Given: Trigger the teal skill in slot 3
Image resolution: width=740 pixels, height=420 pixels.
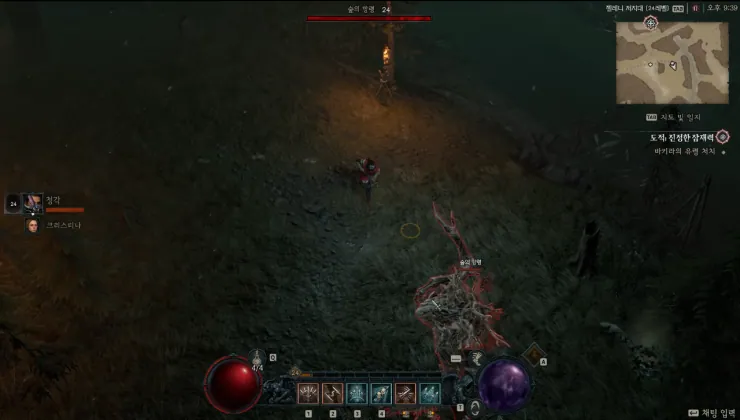Looking at the screenshot, I should [x=357, y=394].
